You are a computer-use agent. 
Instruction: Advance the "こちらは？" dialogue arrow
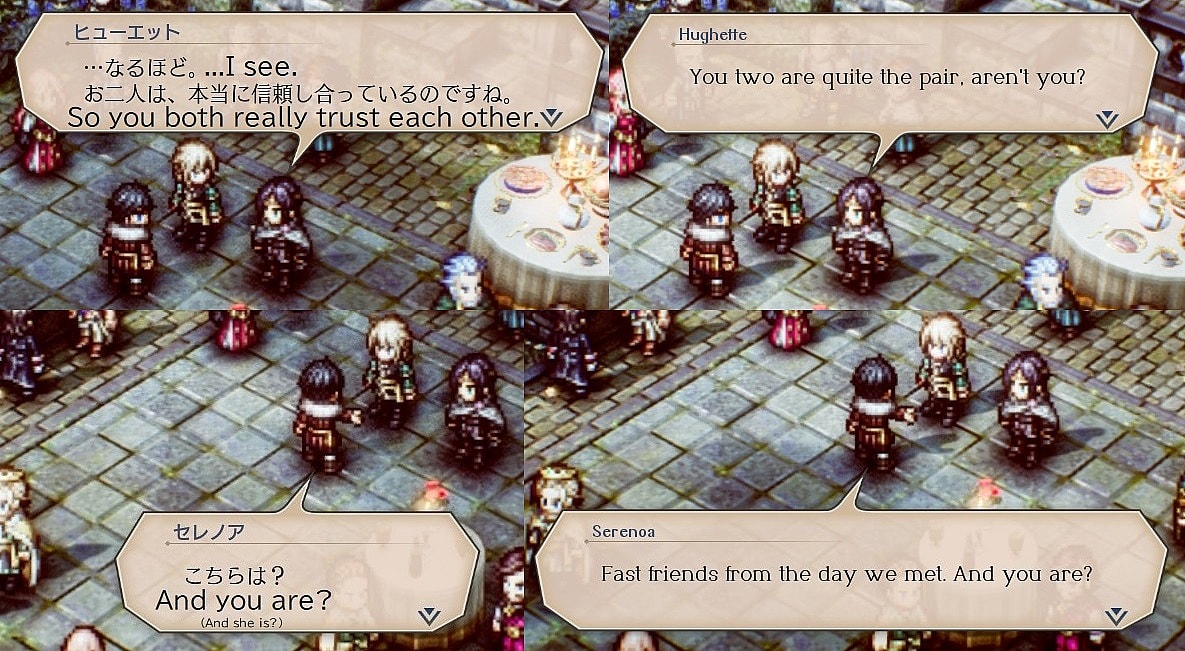click(429, 615)
